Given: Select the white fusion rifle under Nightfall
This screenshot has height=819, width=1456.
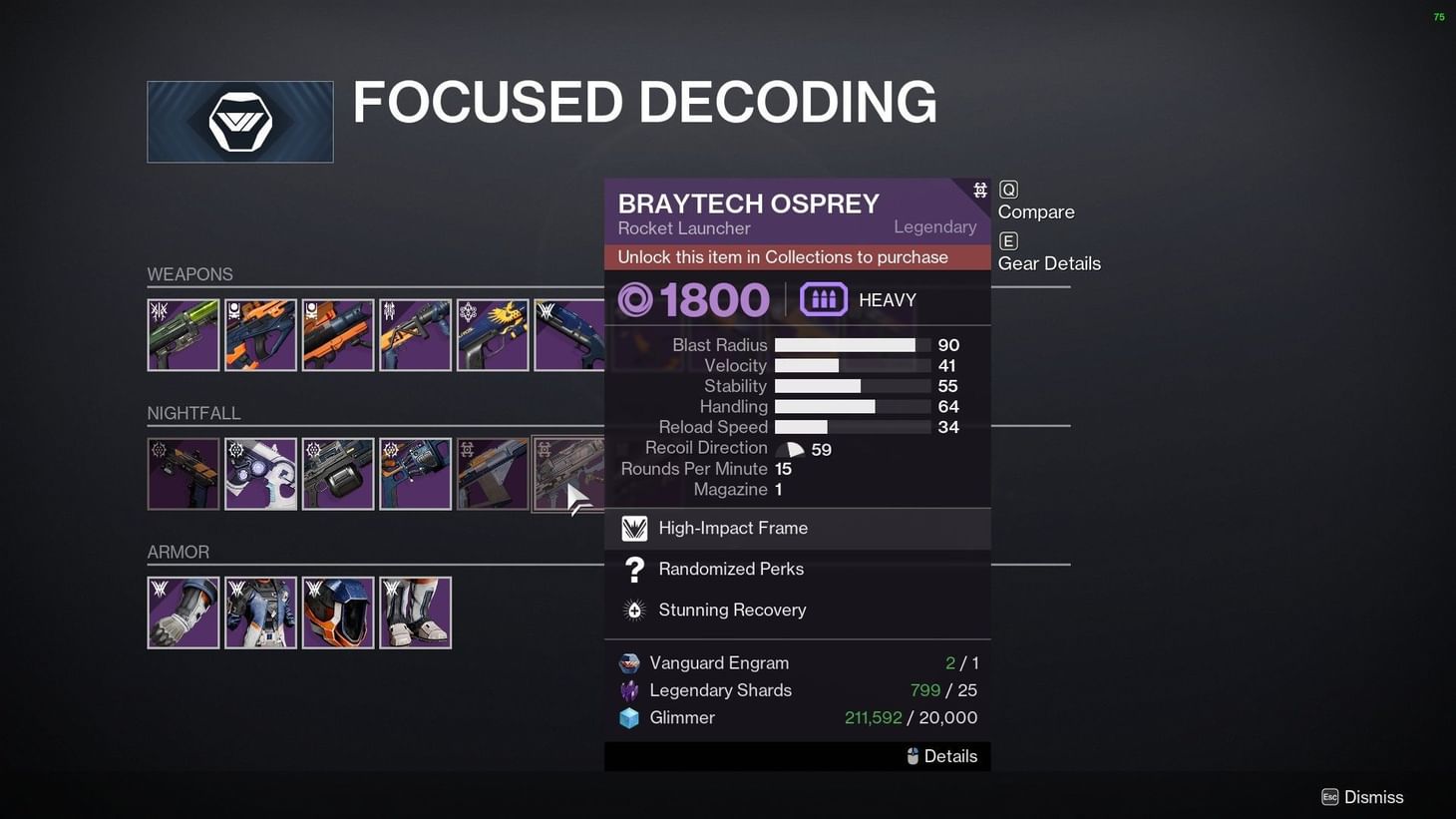Looking at the screenshot, I should tap(260, 473).
